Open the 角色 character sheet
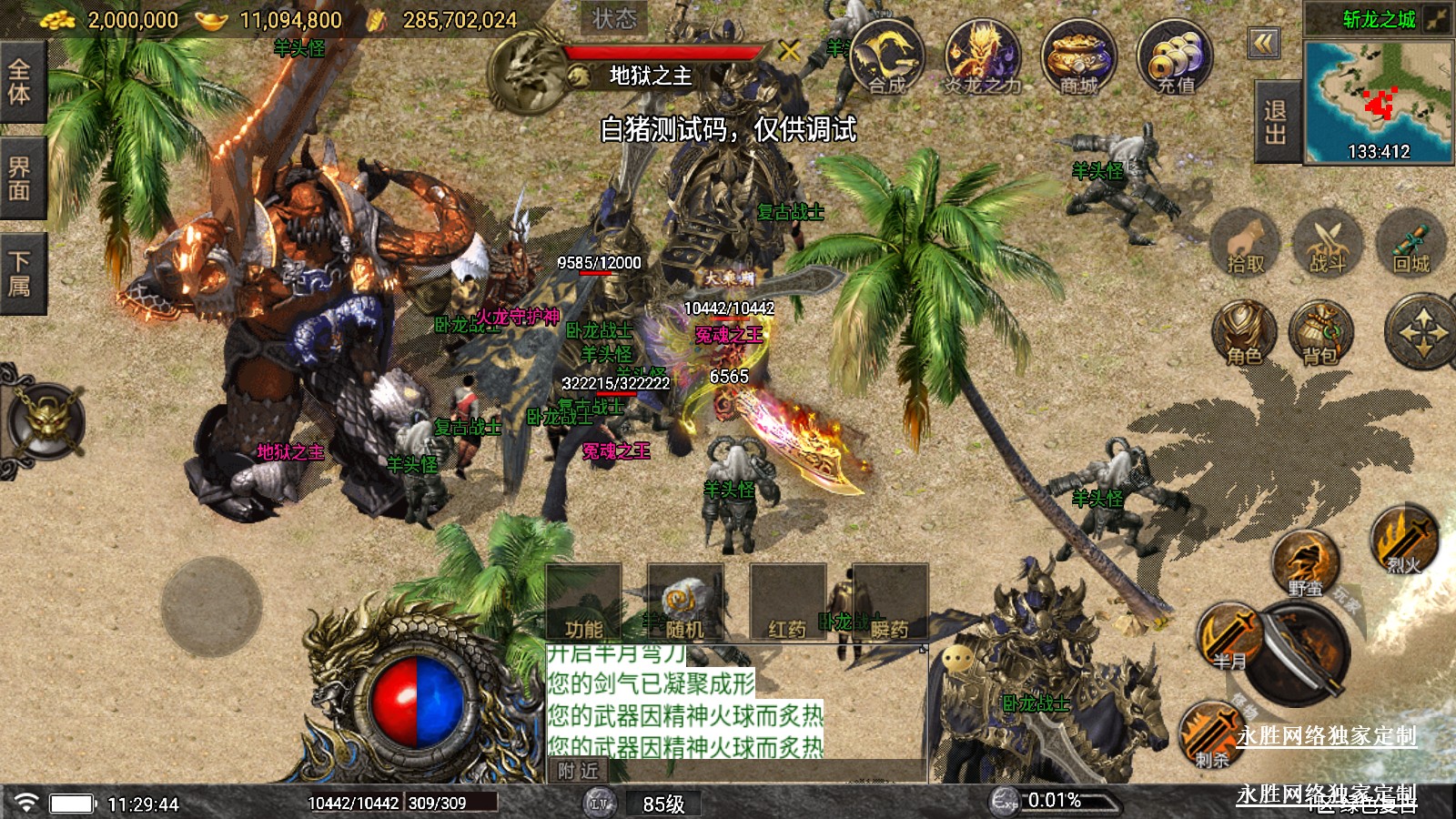Viewport: 1456px width, 819px height. click(1244, 333)
